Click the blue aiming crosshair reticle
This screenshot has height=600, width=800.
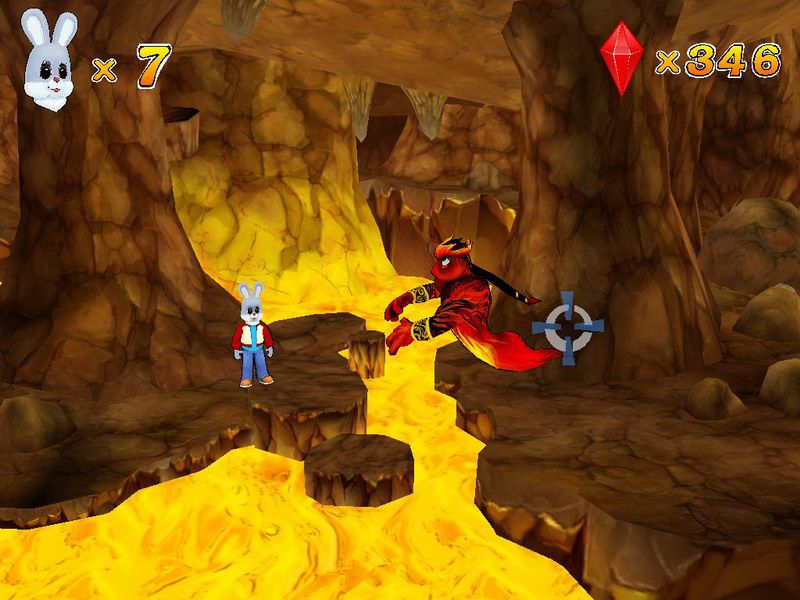568,327
